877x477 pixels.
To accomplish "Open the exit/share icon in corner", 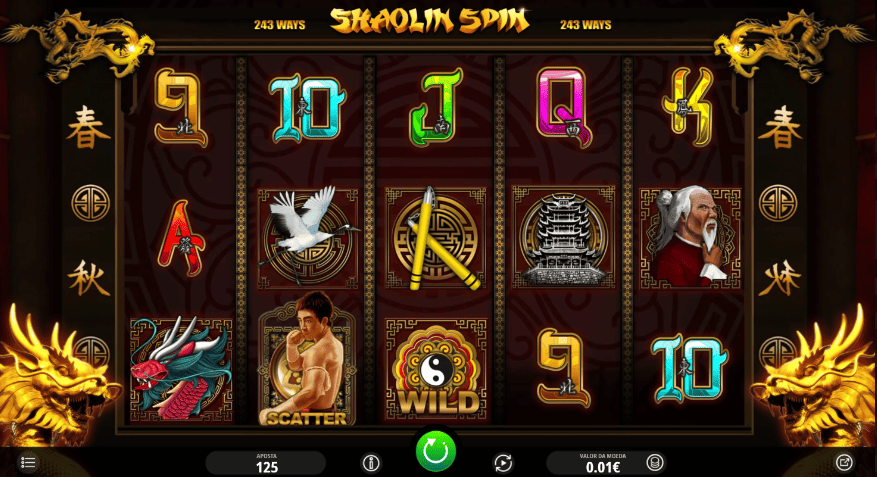I will pos(845,462).
